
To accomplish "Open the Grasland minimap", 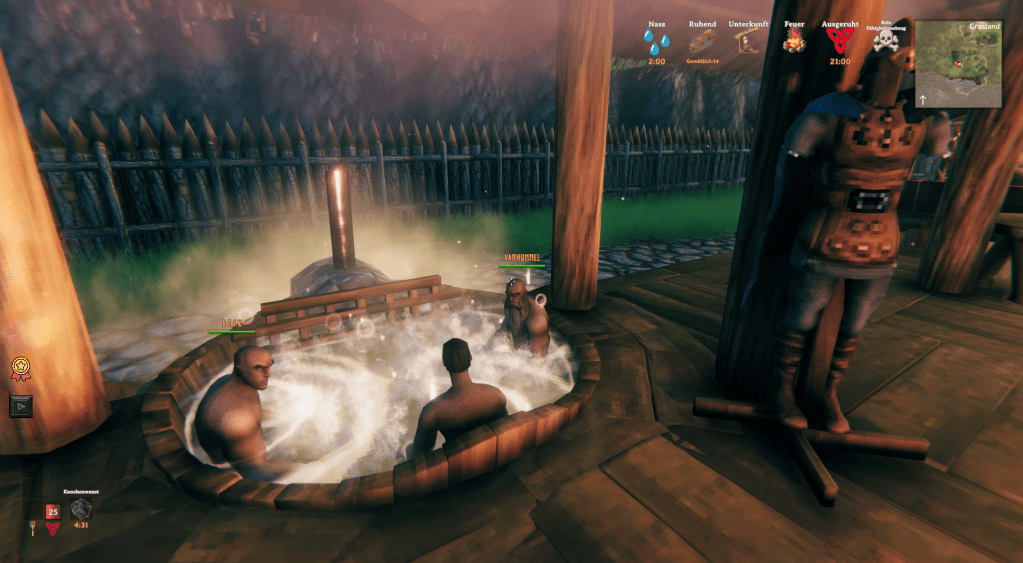I will (x=958, y=64).
